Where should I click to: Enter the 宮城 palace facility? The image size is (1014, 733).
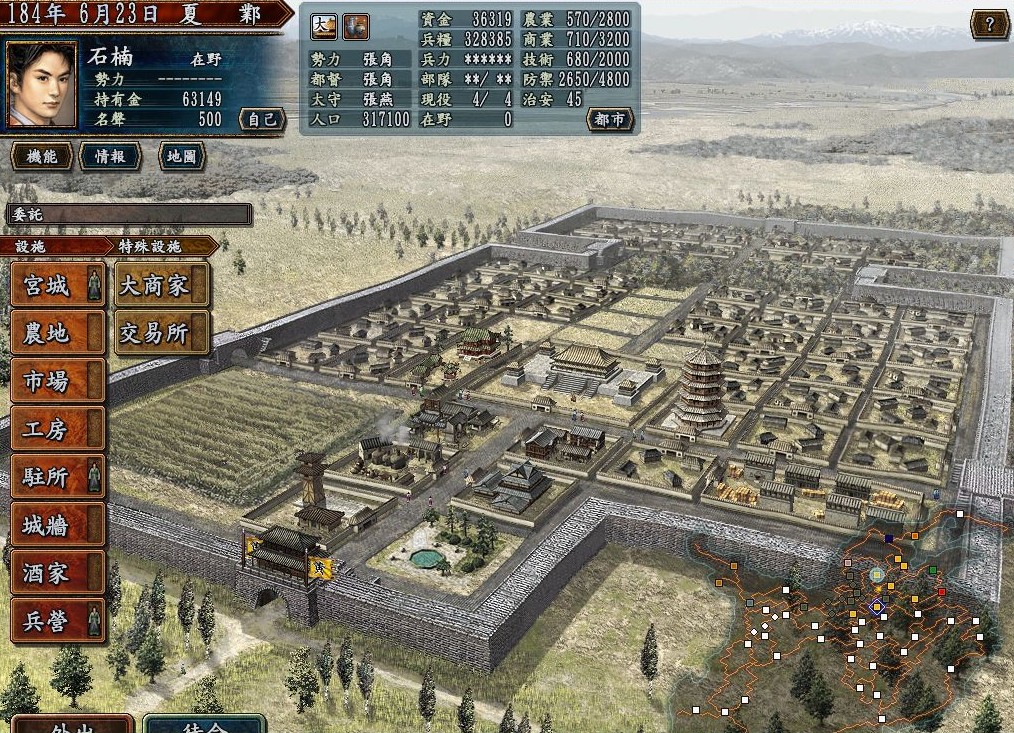tap(57, 285)
